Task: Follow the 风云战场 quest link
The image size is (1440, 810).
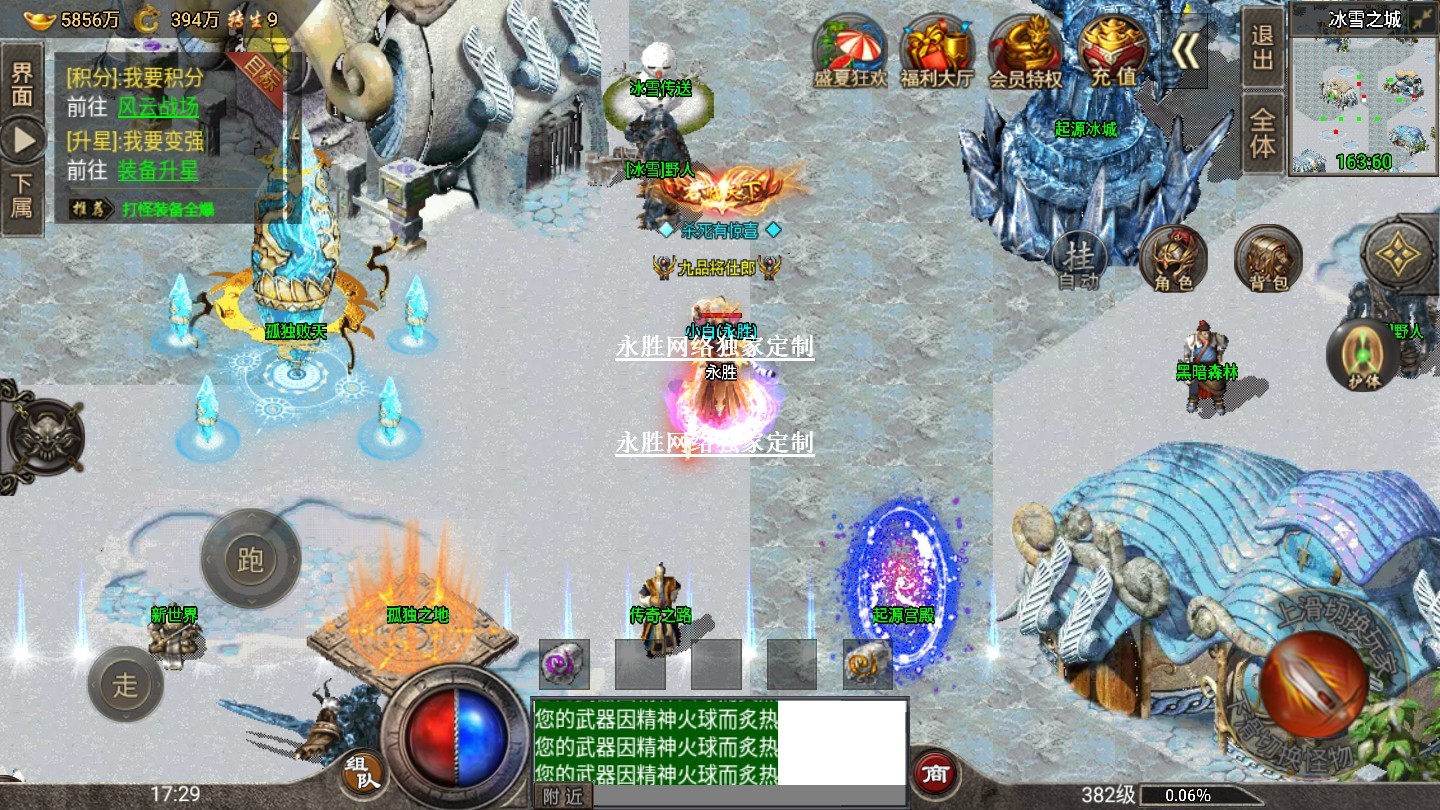Action: [158, 108]
